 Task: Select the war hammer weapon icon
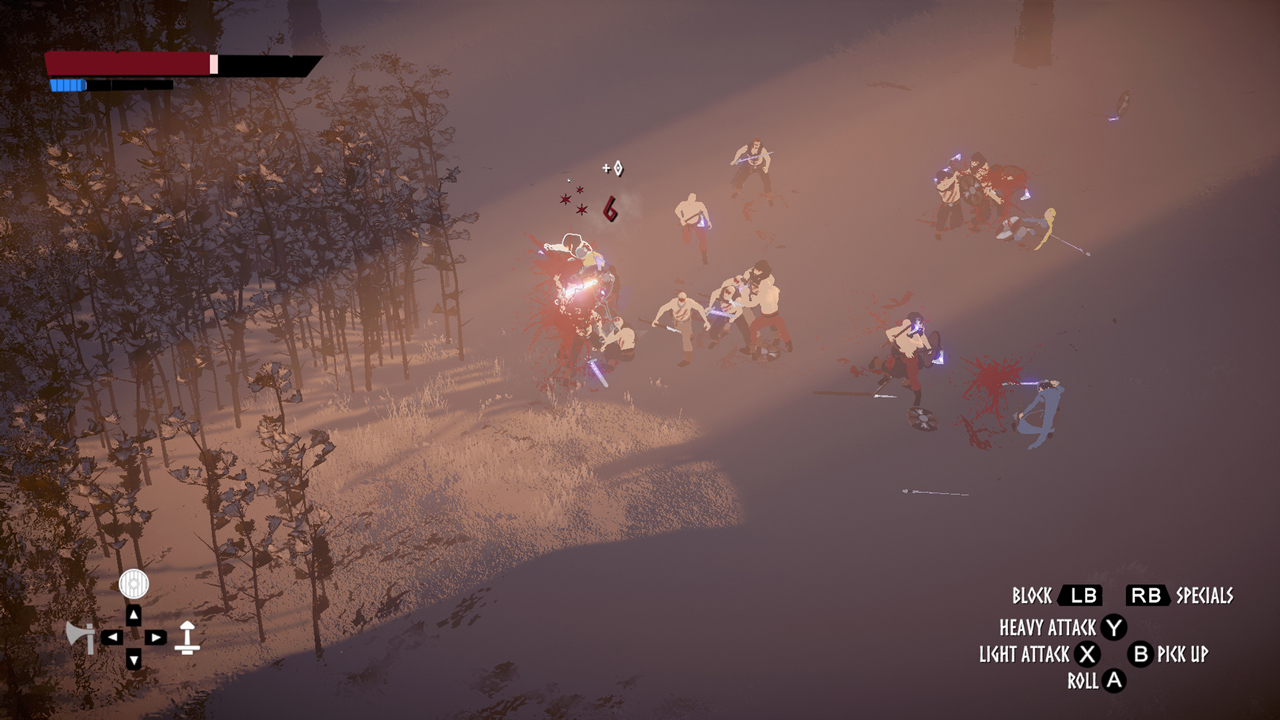[x=187, y=637]
